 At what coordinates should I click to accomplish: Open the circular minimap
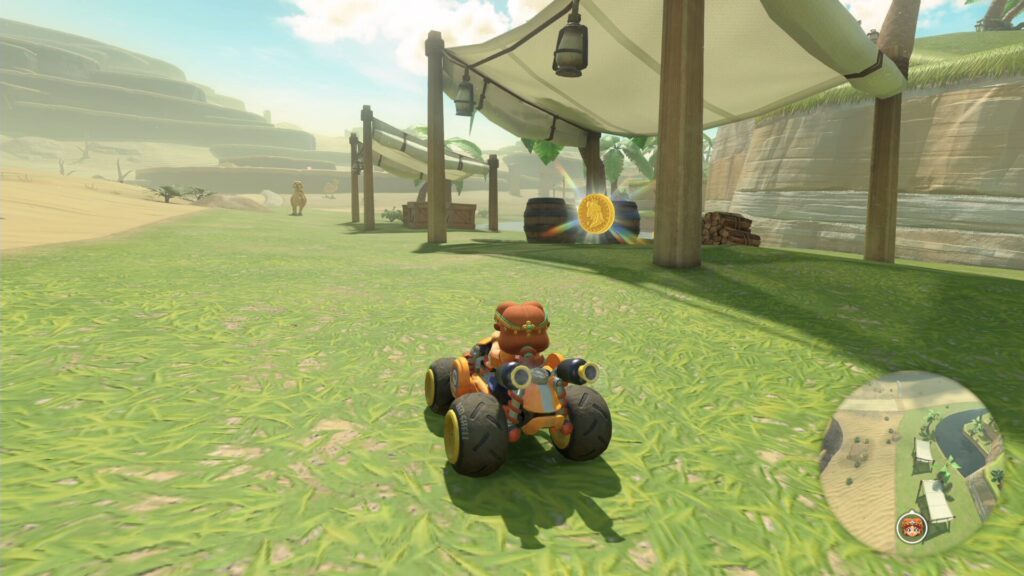pyautogui.click(x=911, y=462)
